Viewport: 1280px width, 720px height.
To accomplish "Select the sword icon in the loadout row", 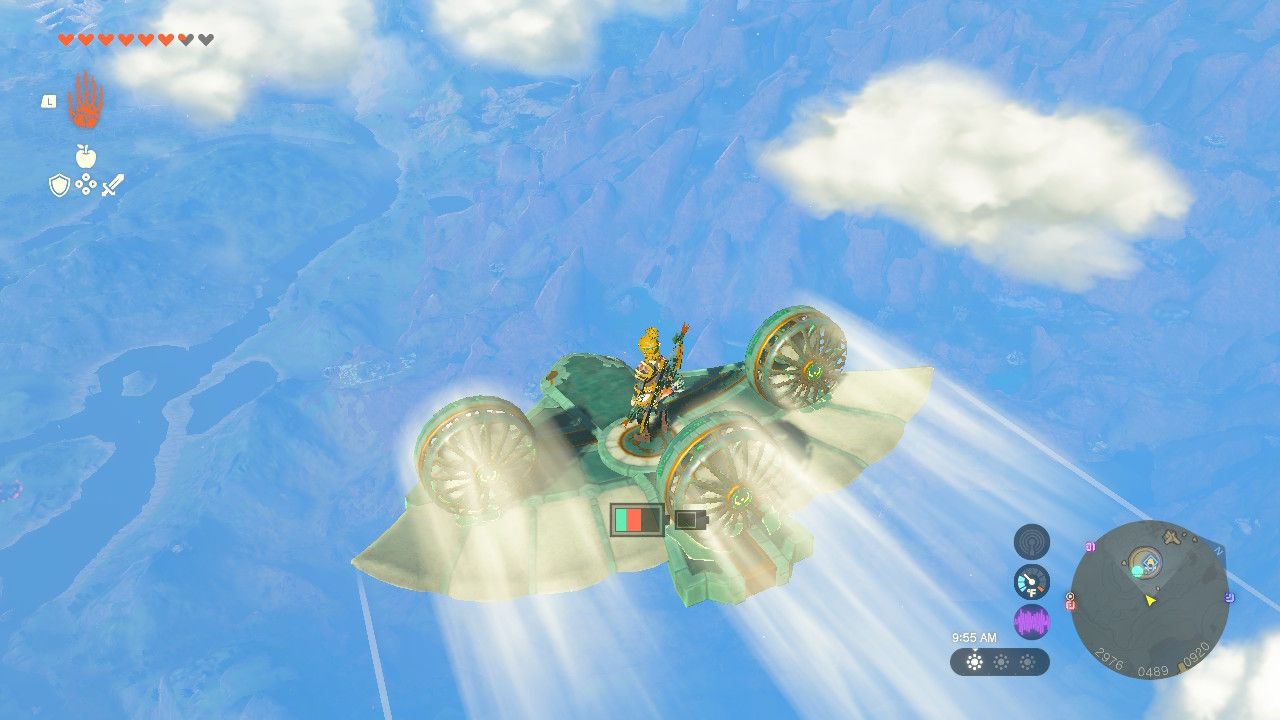I will (111, 186).
